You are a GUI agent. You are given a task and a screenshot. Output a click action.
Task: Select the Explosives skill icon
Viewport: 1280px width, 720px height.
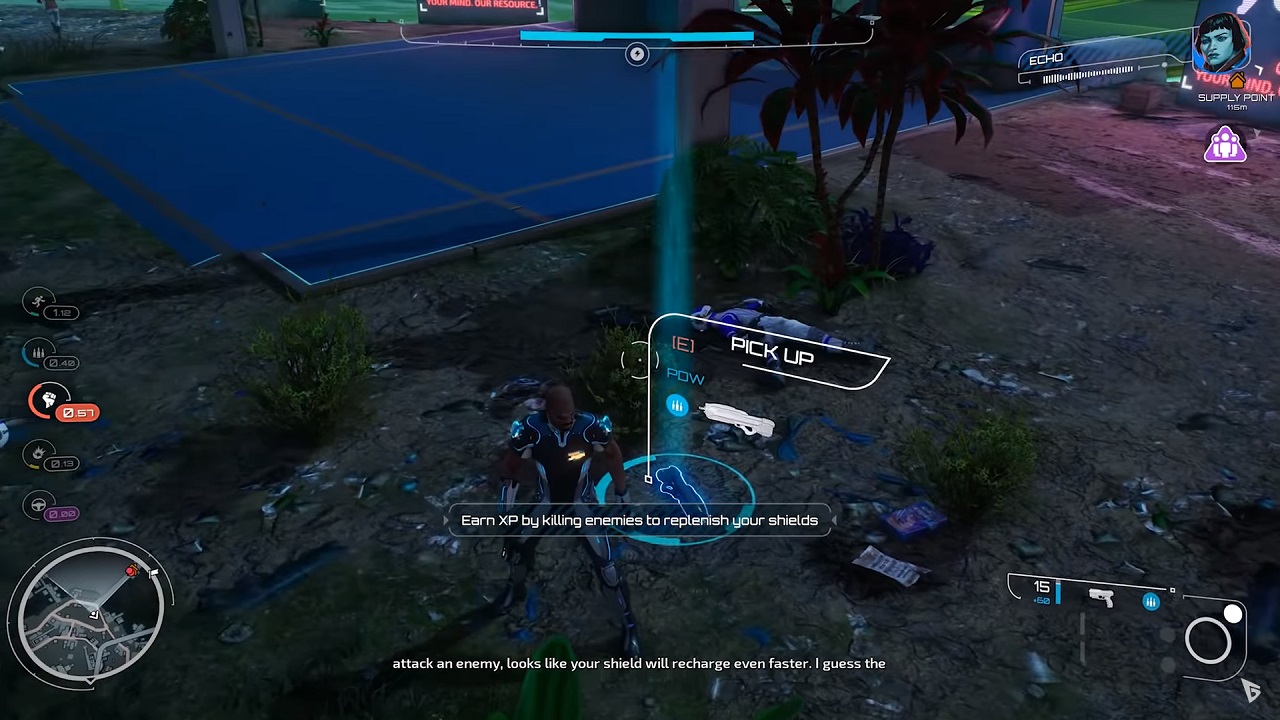tap(39, 453)
